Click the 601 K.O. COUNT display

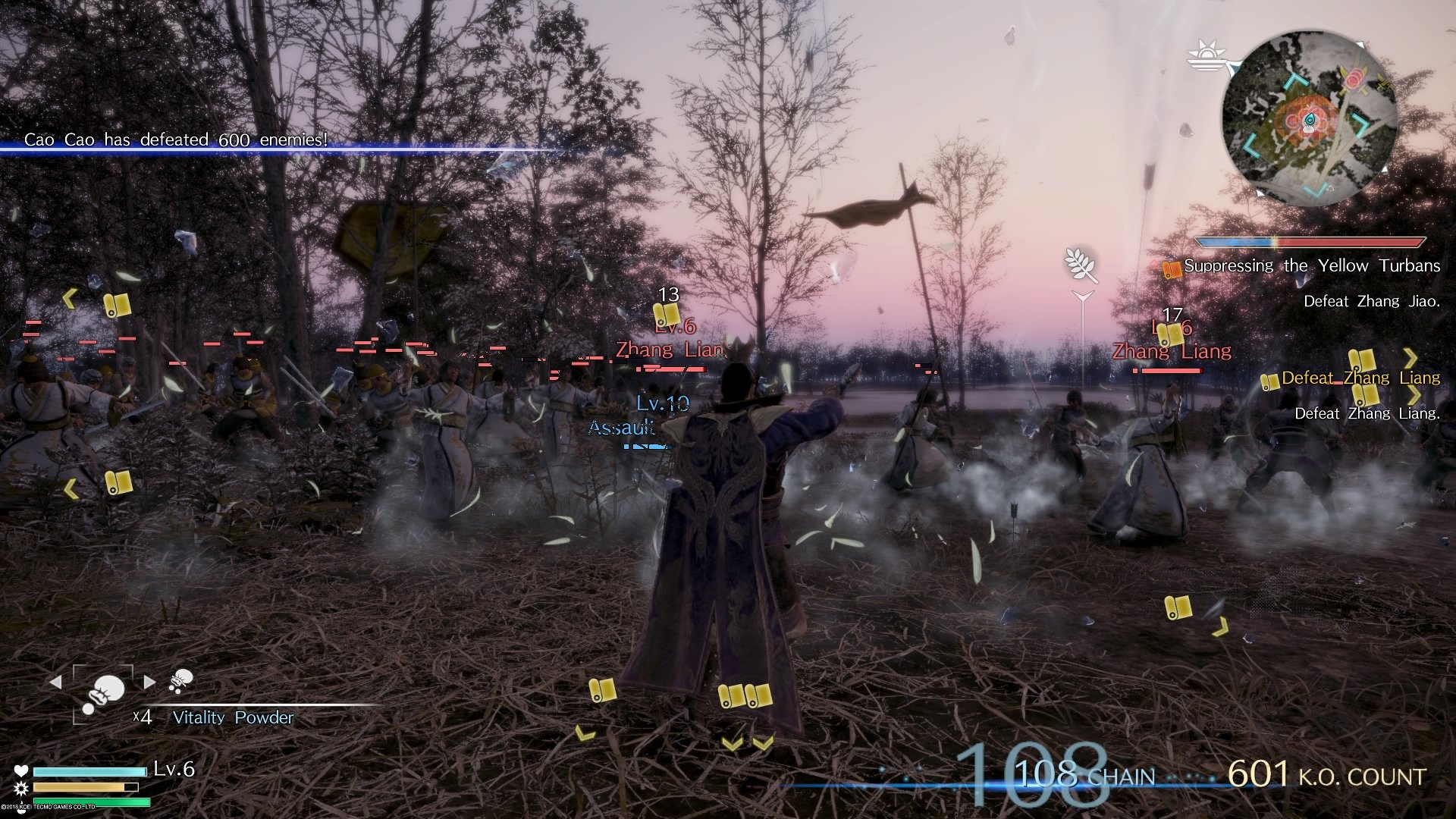1323,775
